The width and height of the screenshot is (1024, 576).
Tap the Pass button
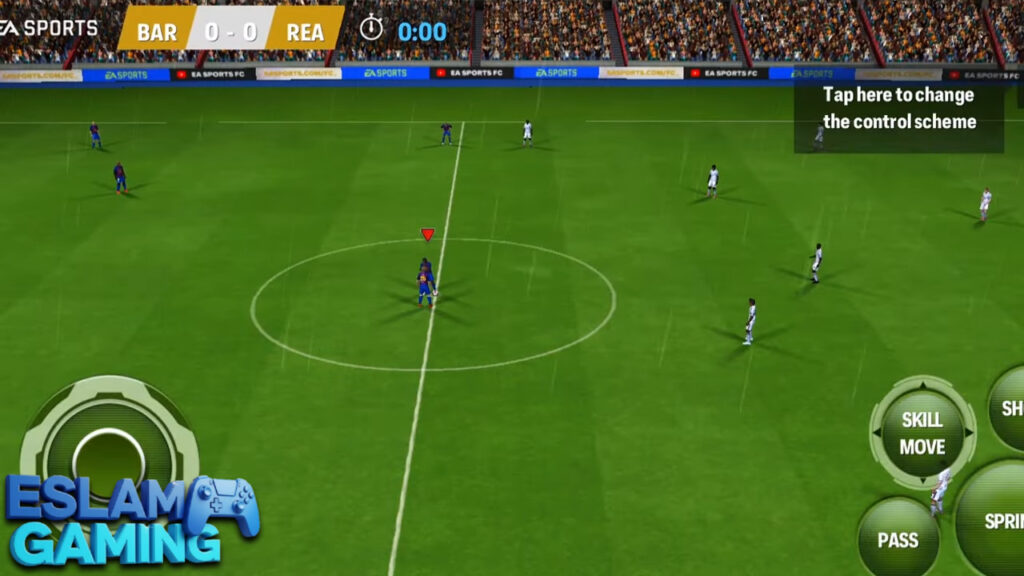(898, 538)
